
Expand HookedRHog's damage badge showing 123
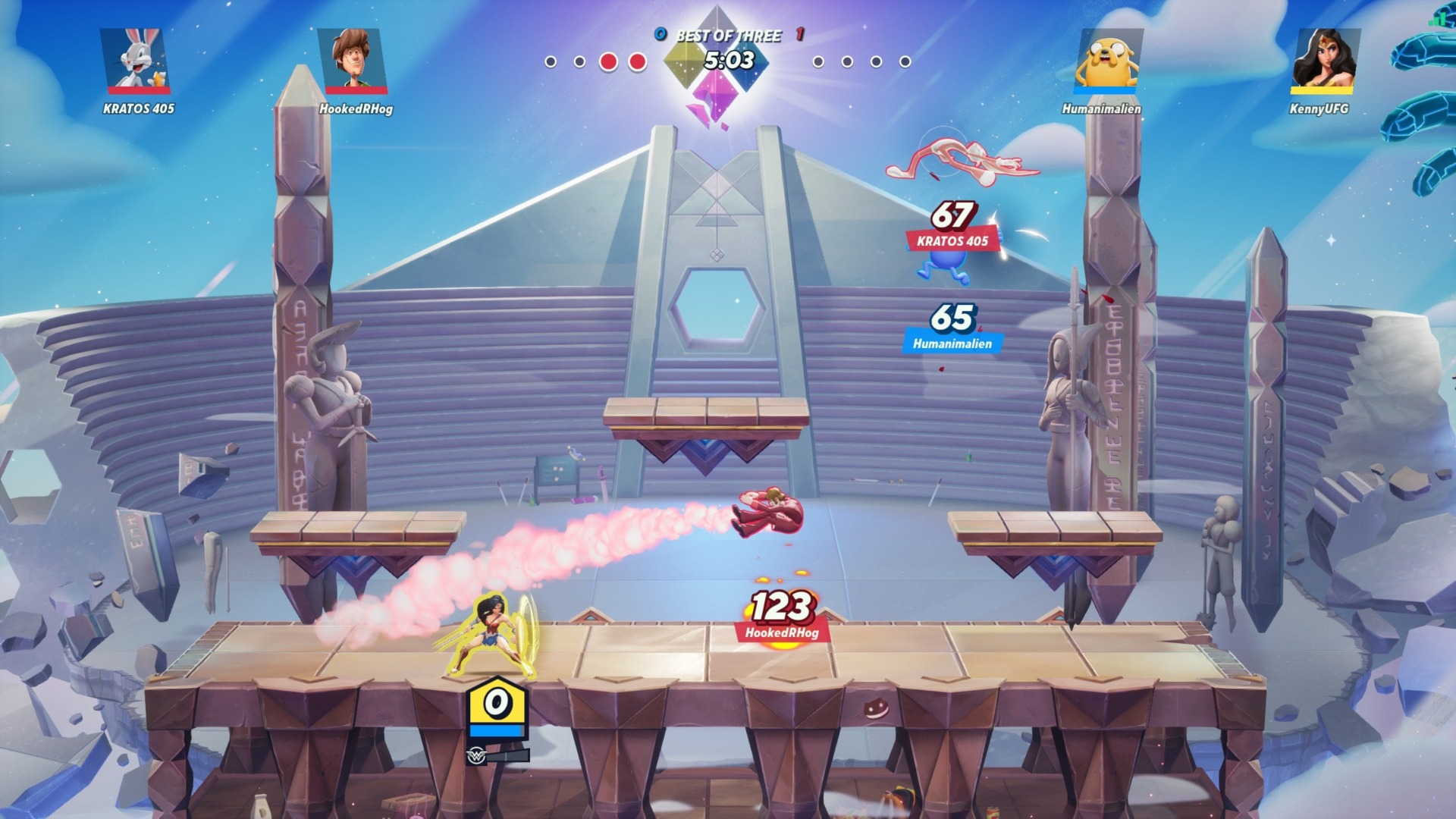tap(781, 610)
